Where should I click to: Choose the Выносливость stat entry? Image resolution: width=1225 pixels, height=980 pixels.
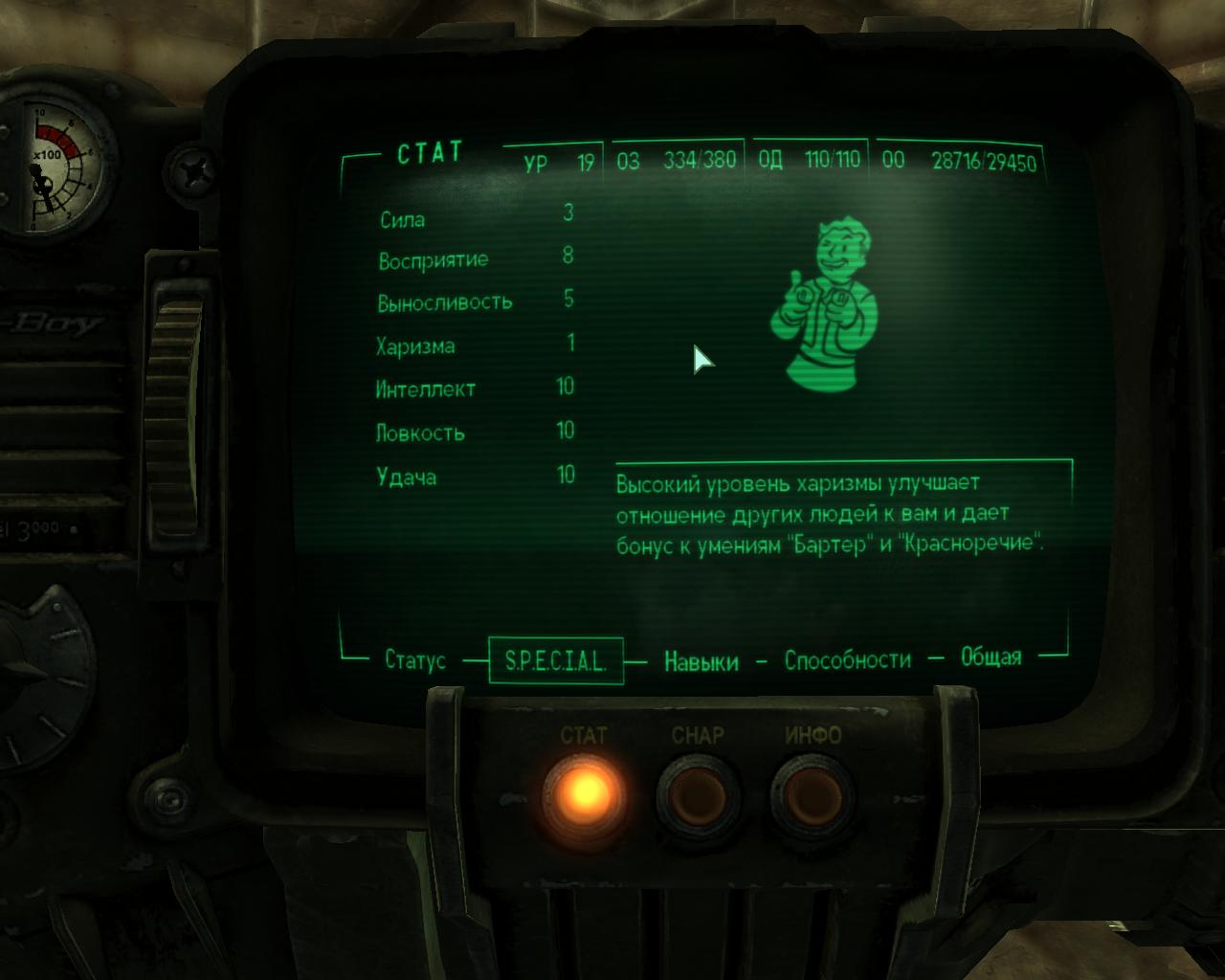tap(445, 302)
